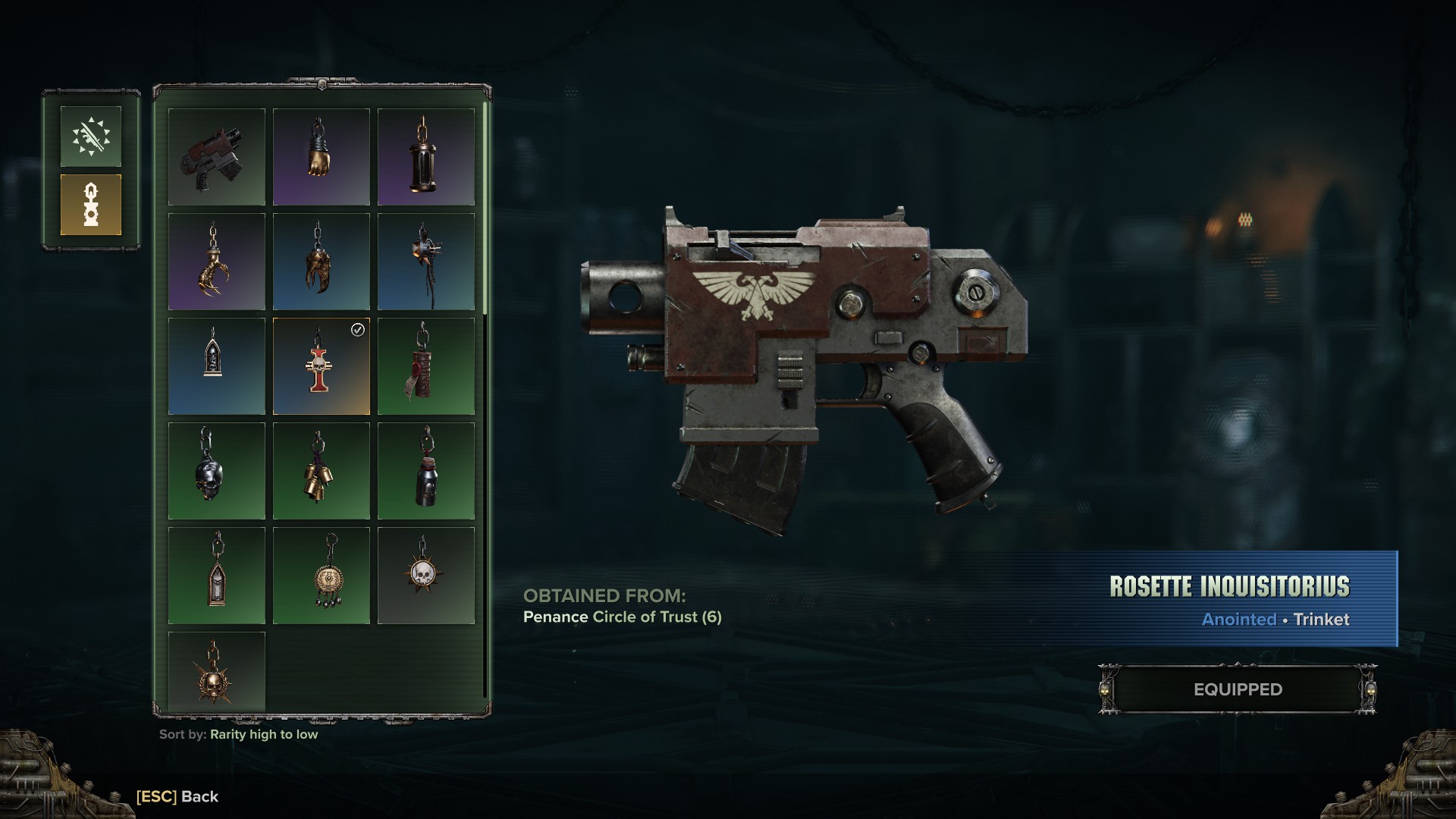This screenshot has width=1456, height=819.
Task: Select the dark lantern trinket
Action: [426, 157]
